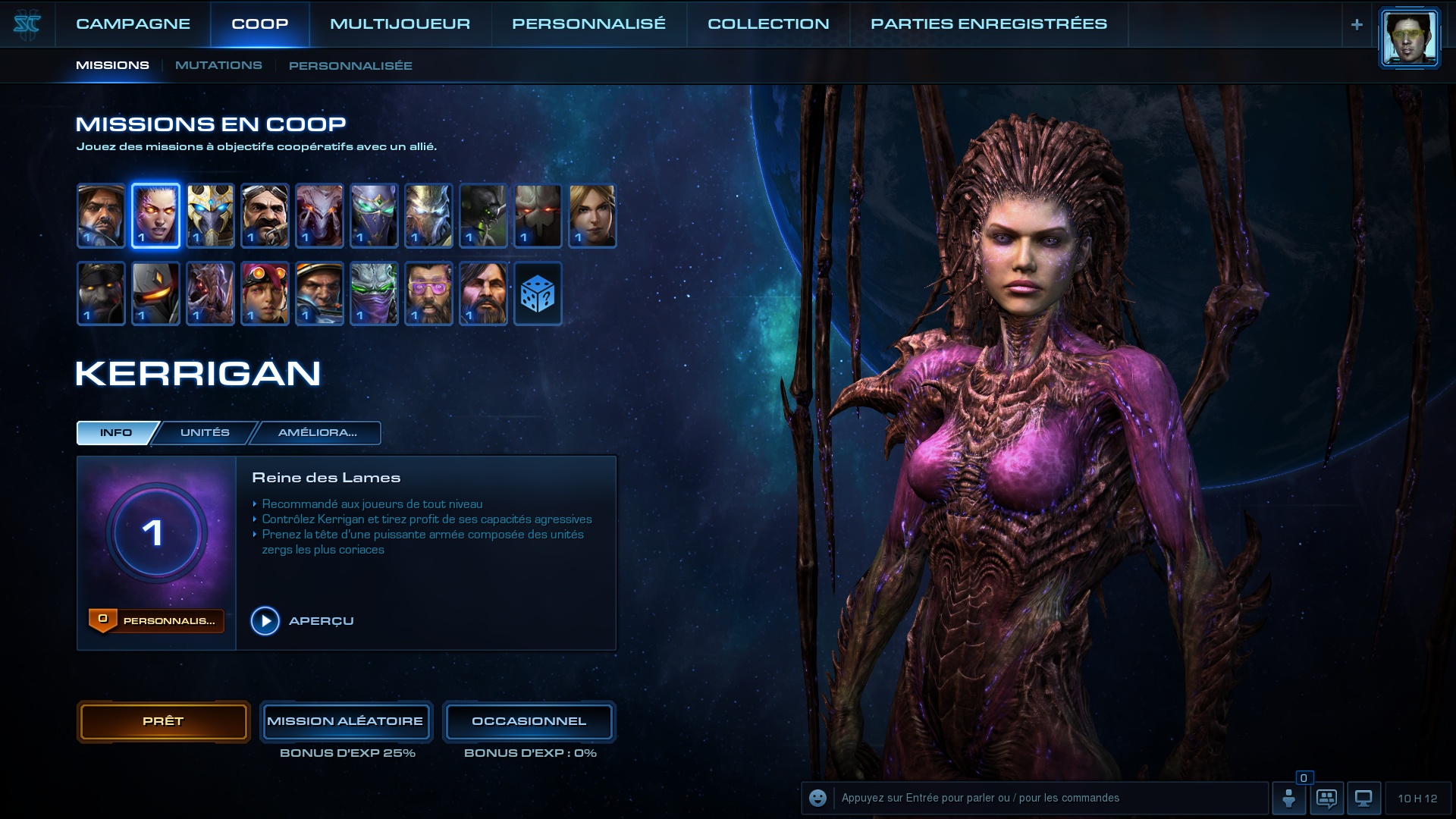
Task: Select the Raynor commander portrait
Action: click(101, 216)
